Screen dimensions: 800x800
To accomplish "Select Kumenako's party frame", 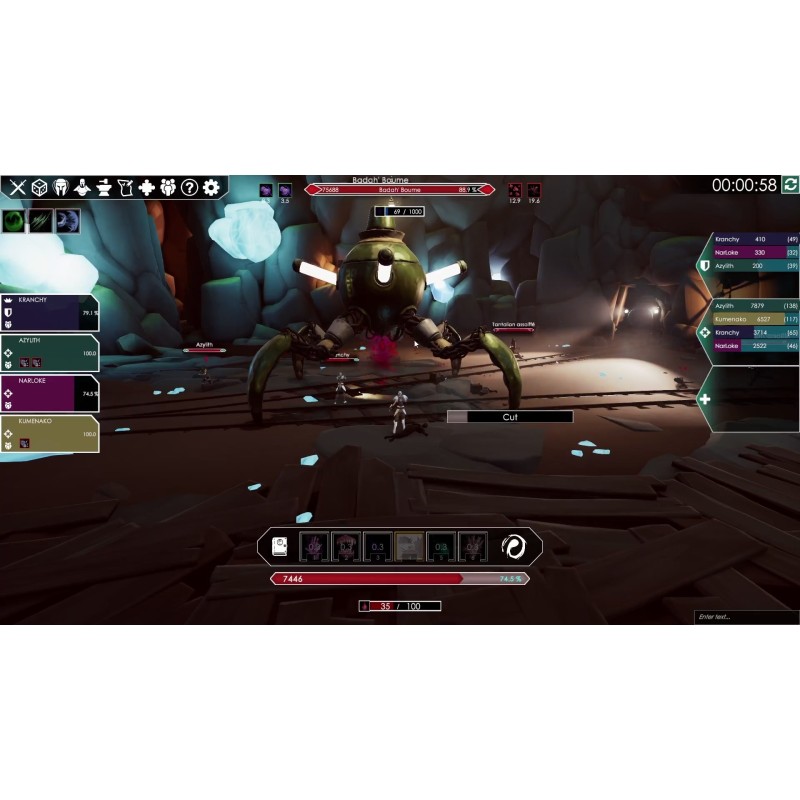I will pos(50,433).
